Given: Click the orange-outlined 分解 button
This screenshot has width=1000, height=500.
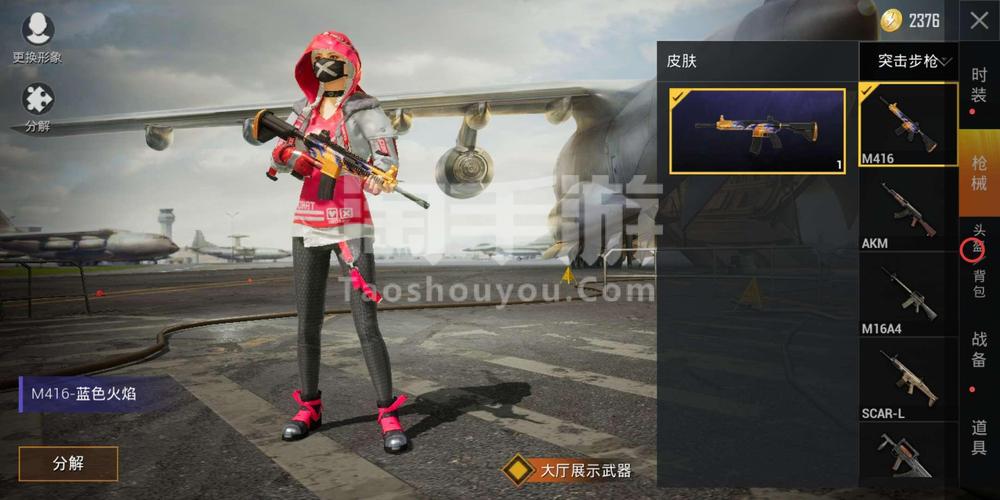Looking at the screenshot, I should tap(68, 463).
